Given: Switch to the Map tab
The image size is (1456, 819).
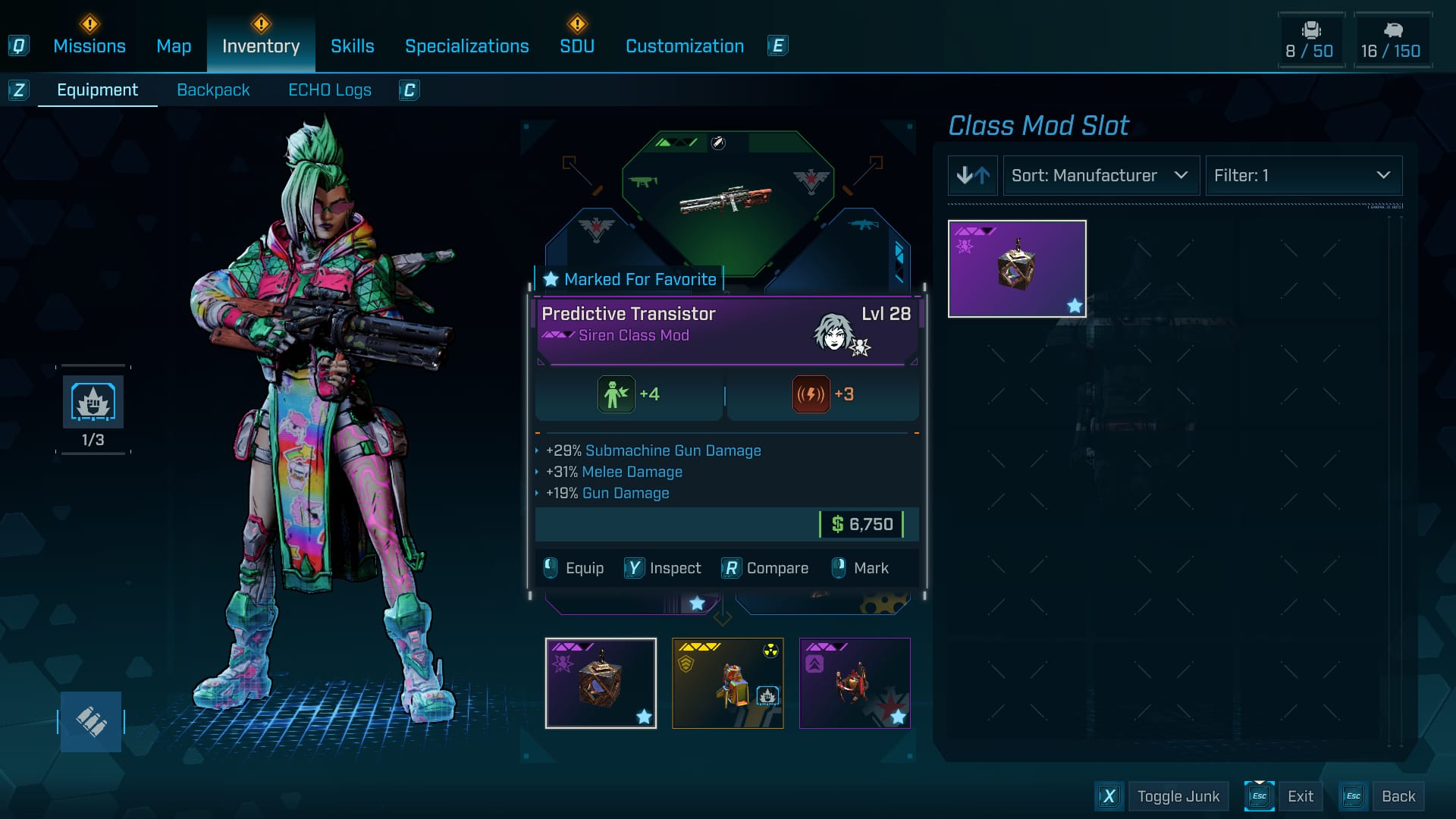Looking at the screenshot, I should point(174,46).
